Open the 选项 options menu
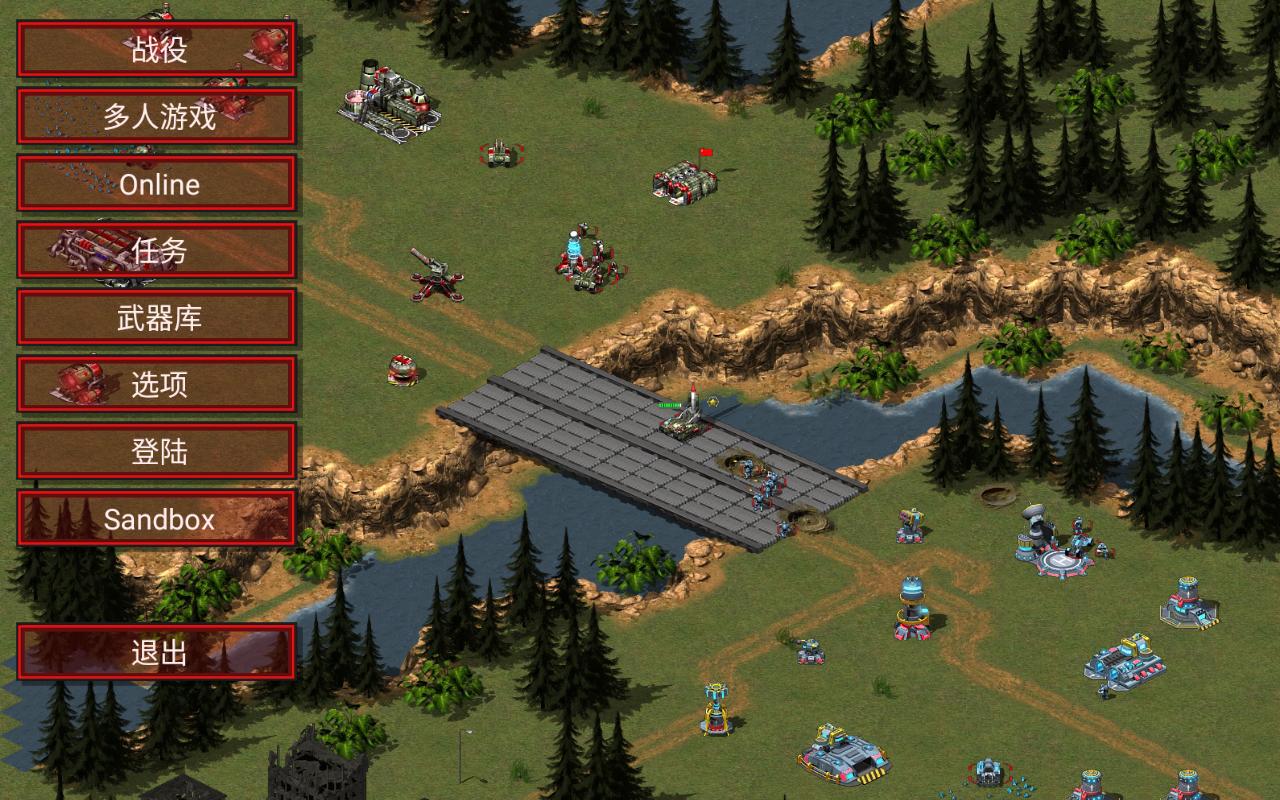Screen dimensions: 1280x800 (157, 385)
